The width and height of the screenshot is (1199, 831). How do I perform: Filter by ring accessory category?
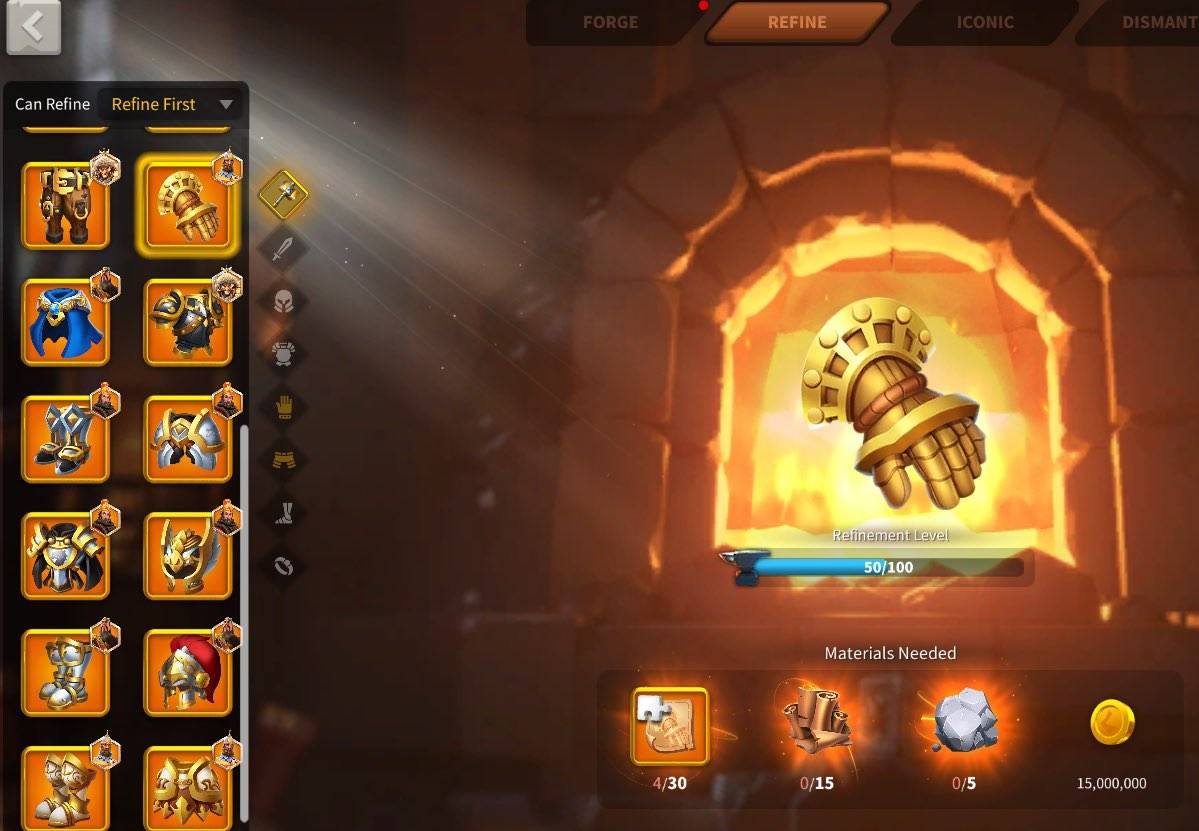coord(284,566)
